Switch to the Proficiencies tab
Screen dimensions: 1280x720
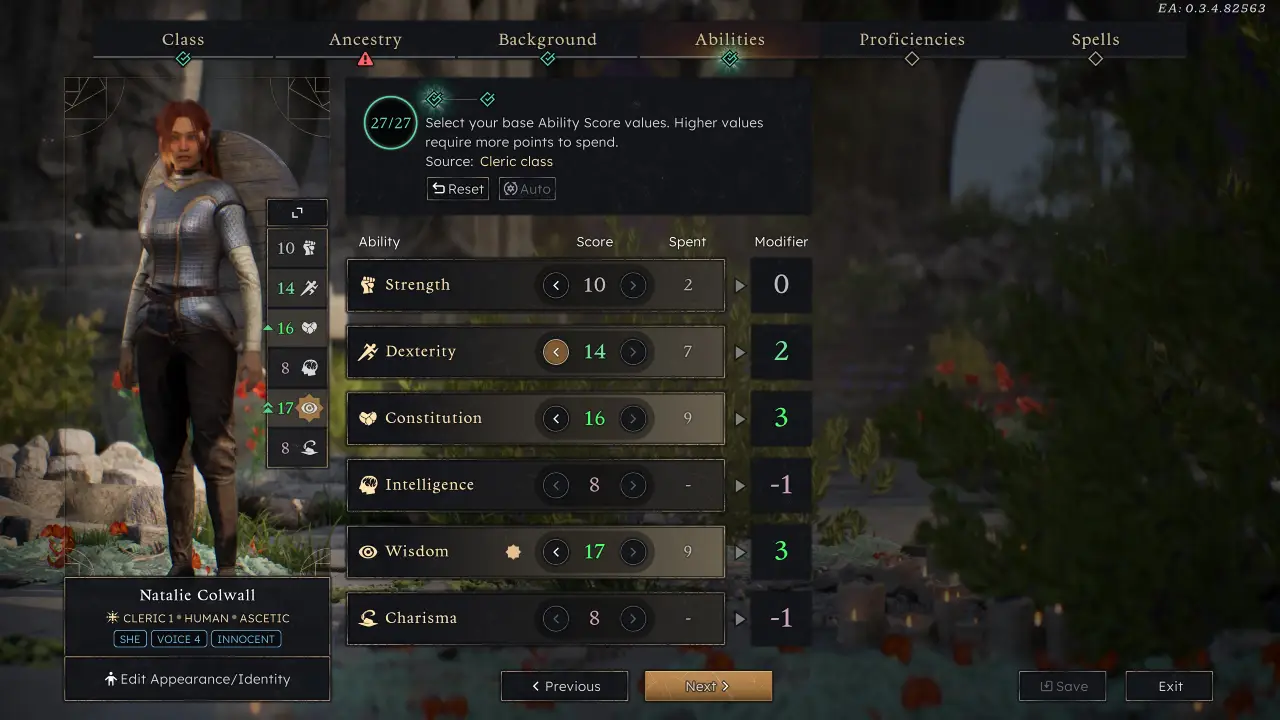pyautogui.click(x=911, y=39)
